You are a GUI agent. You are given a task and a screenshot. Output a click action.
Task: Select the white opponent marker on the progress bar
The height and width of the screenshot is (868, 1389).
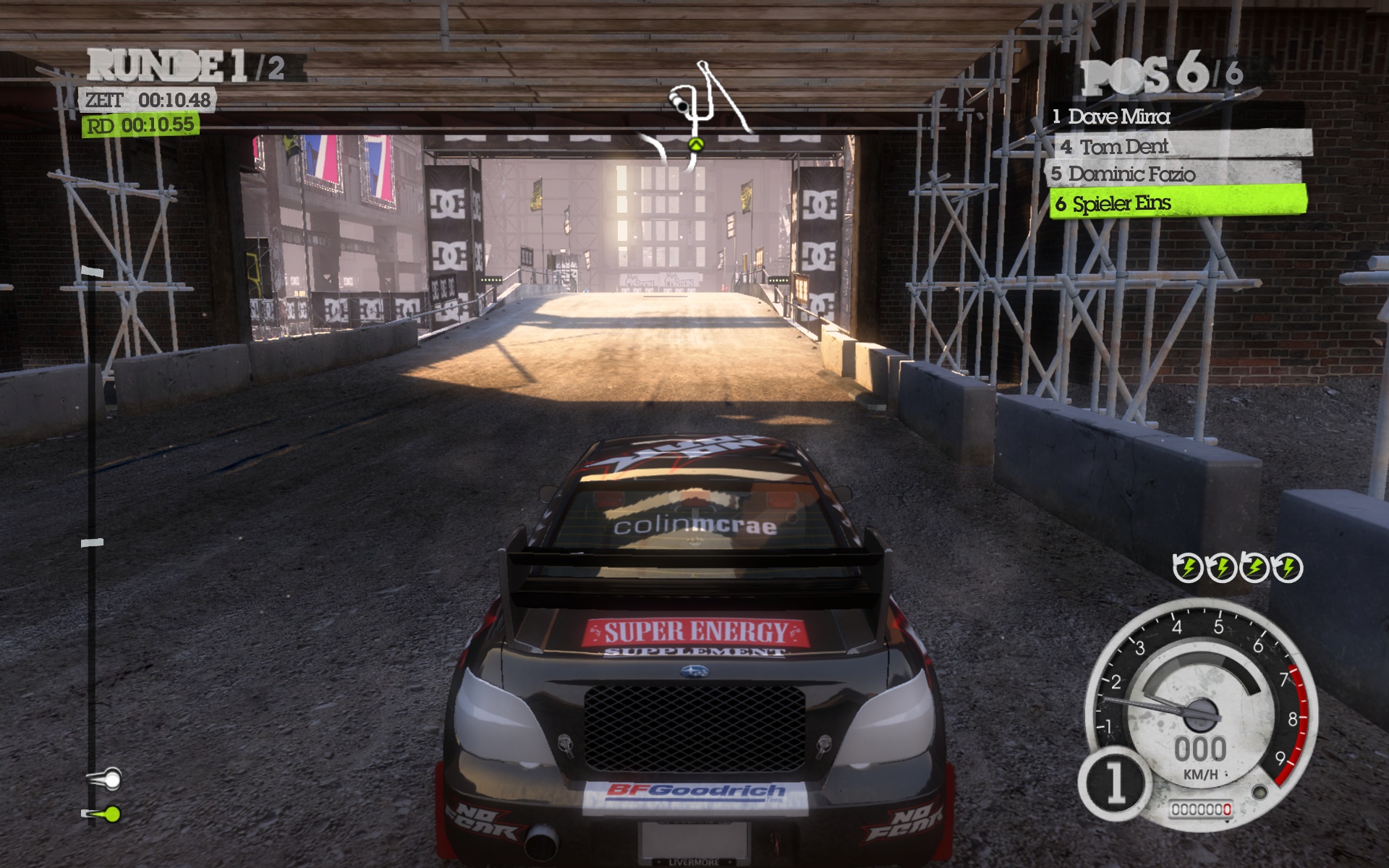[x=111, y=780]
